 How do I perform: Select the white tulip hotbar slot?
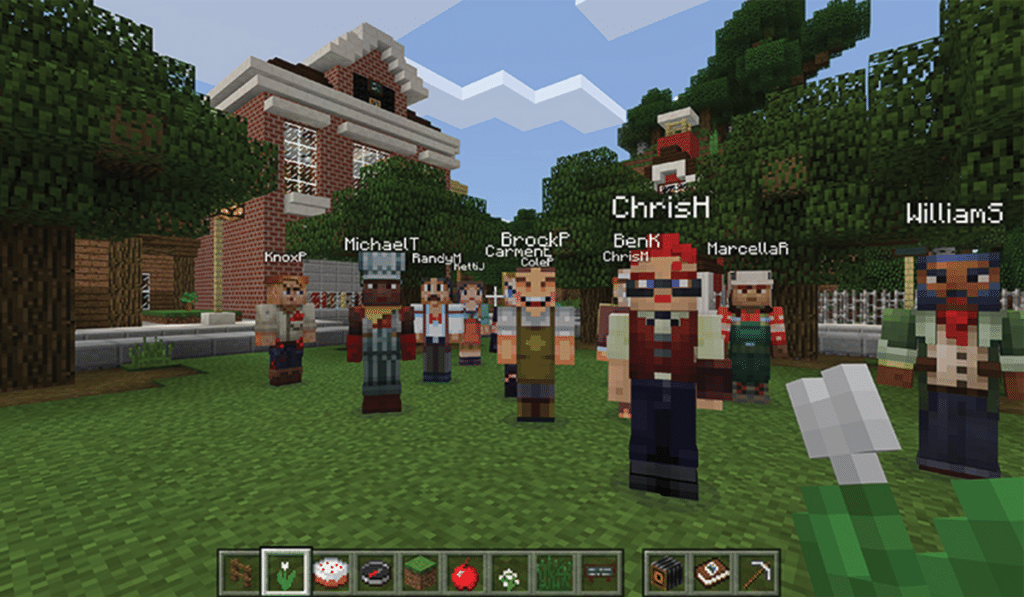point(285,572)
